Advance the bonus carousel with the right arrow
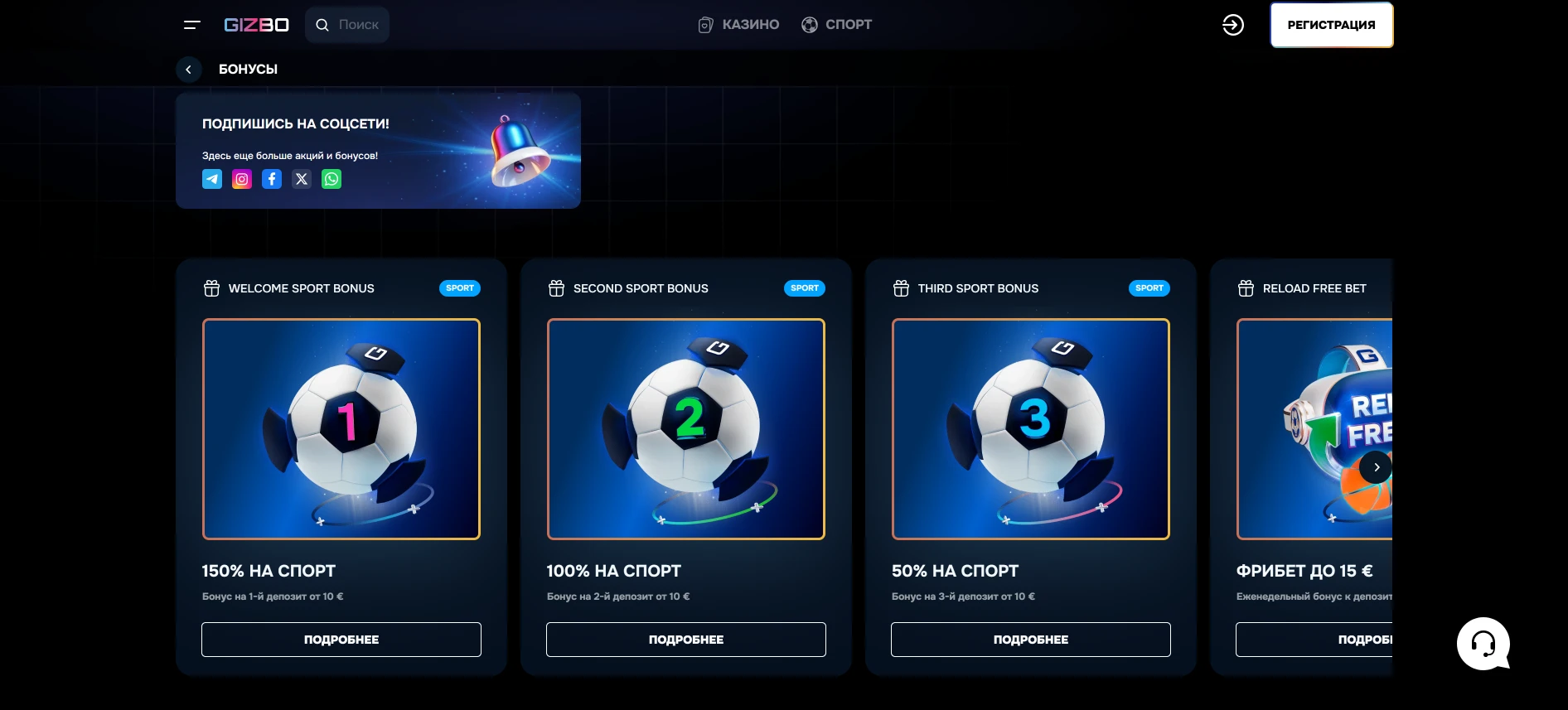 1376,467
